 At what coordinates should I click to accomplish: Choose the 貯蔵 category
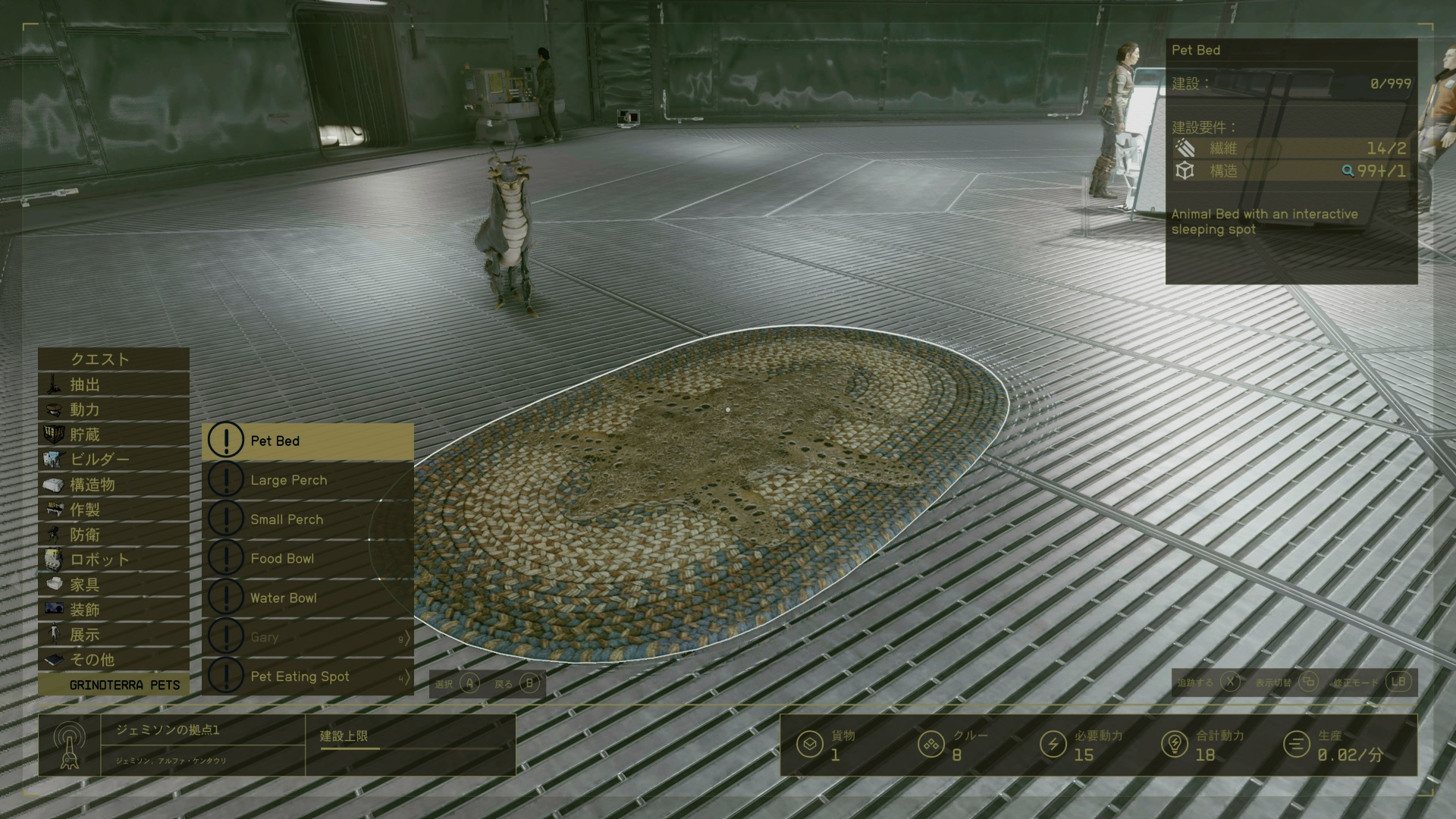[114, 435]
